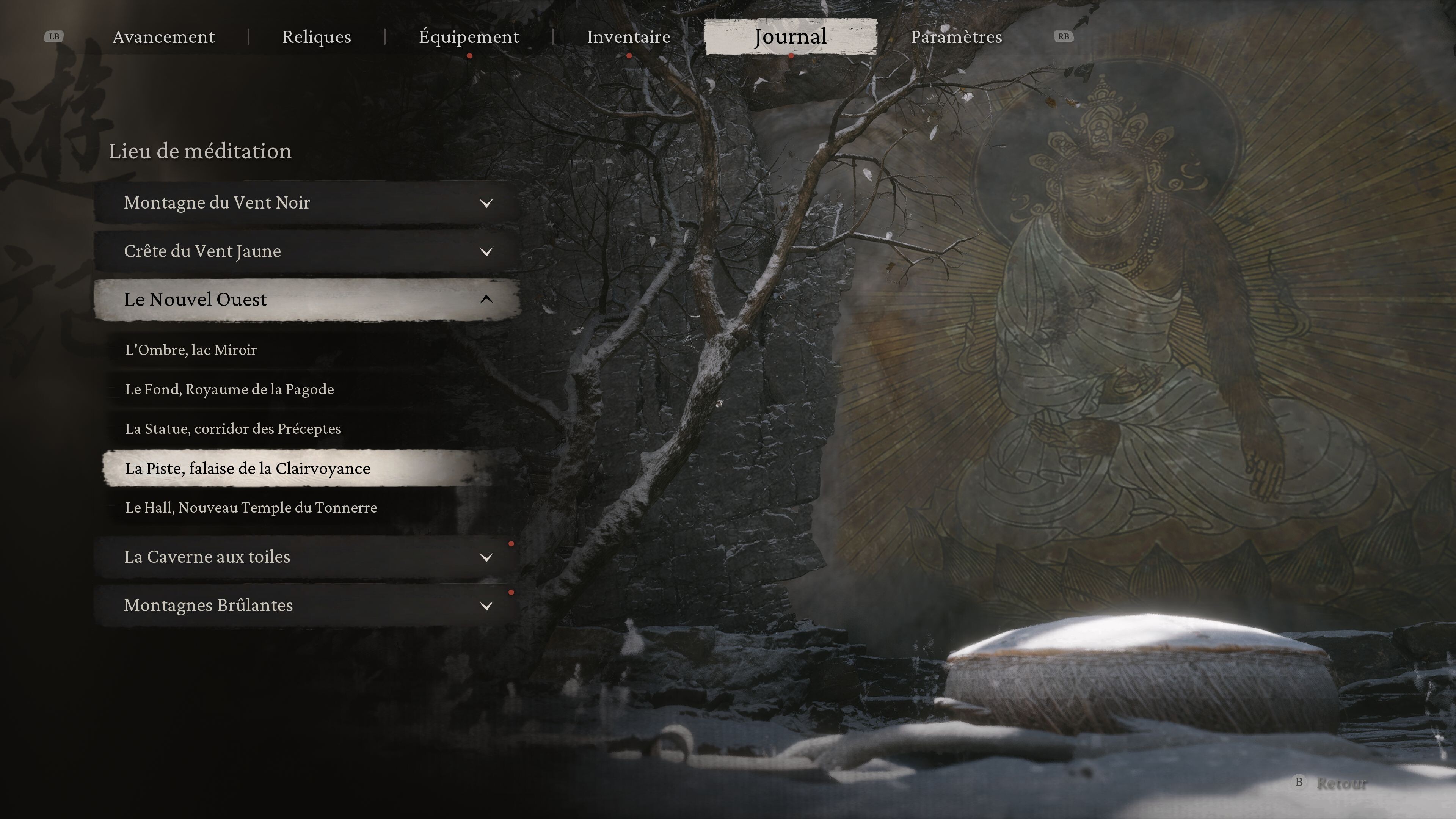Switch to the Avancement tab

(163, 37)
